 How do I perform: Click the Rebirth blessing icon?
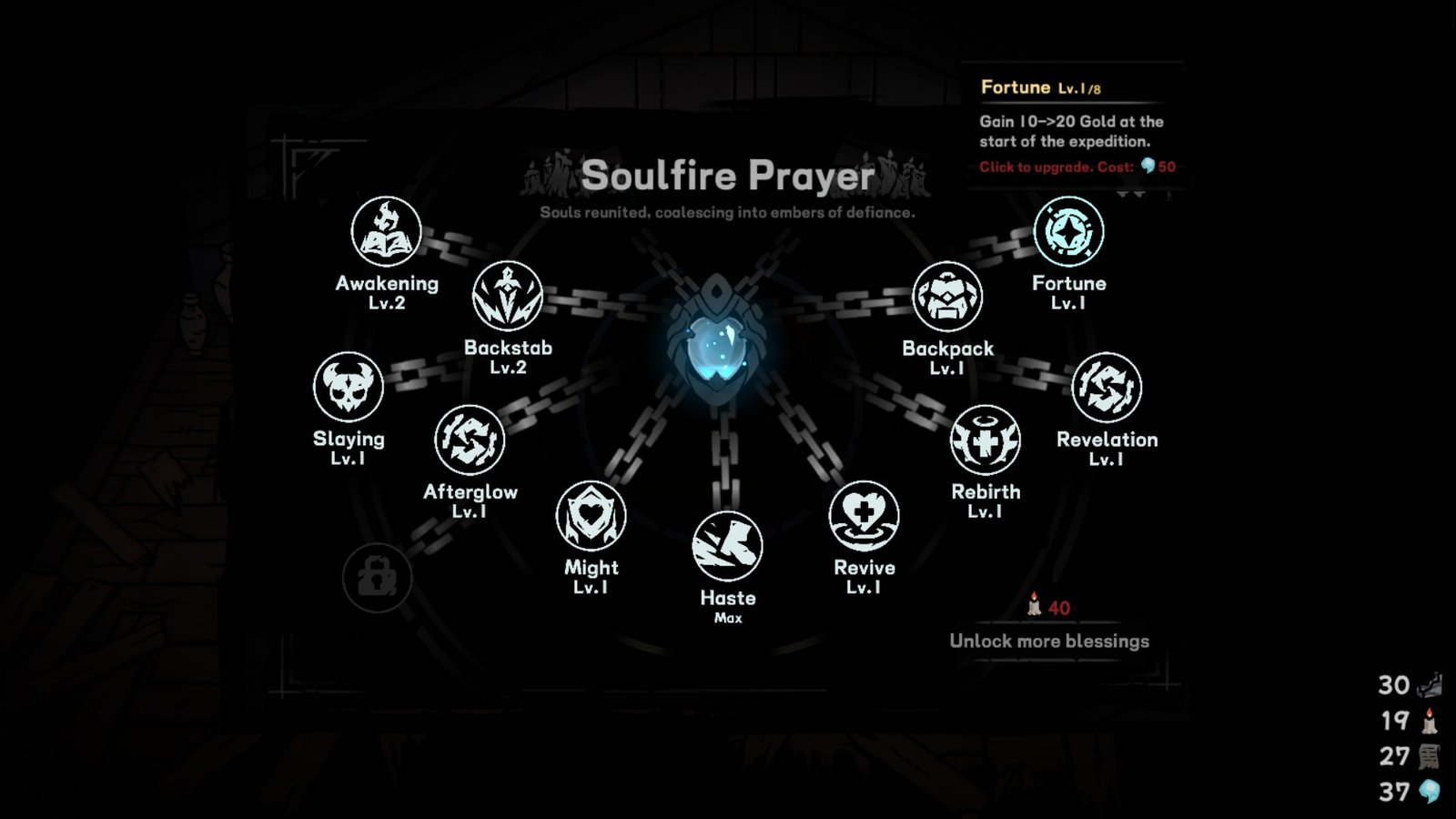tap(985, 440)
